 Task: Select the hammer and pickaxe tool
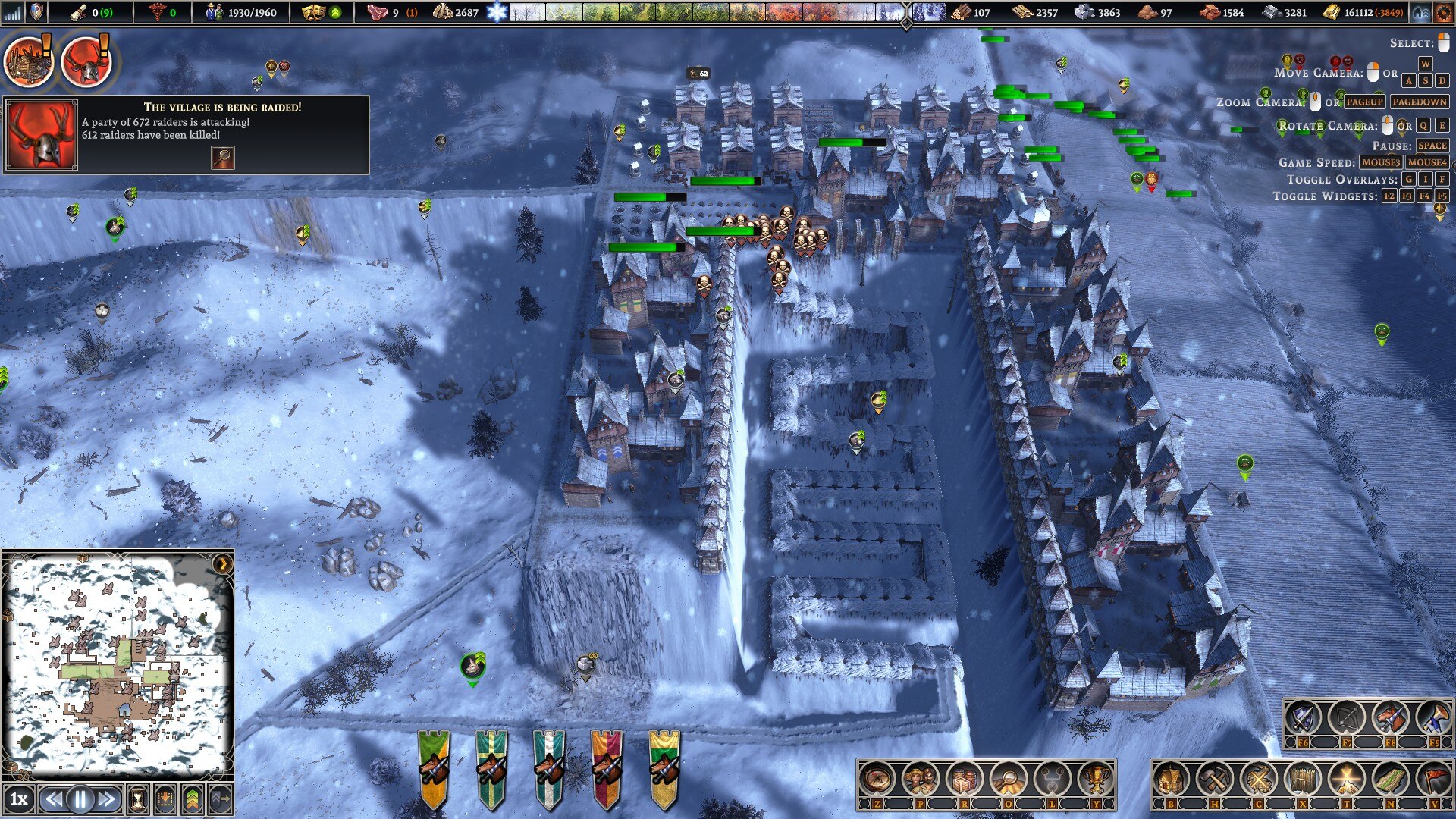tap(1214, 779)
